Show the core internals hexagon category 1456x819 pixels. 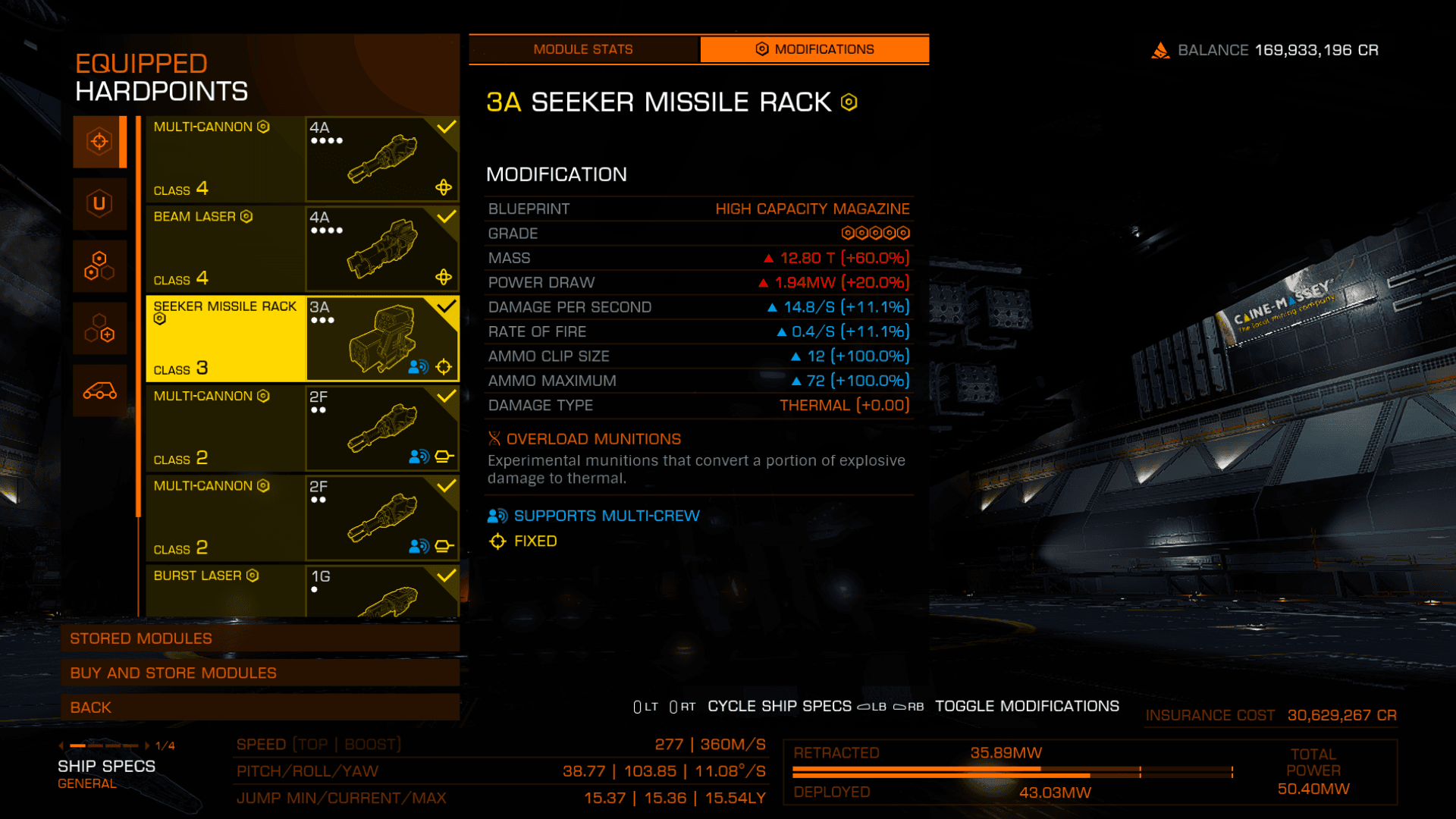pyautogui.click(x=99, y=266)
